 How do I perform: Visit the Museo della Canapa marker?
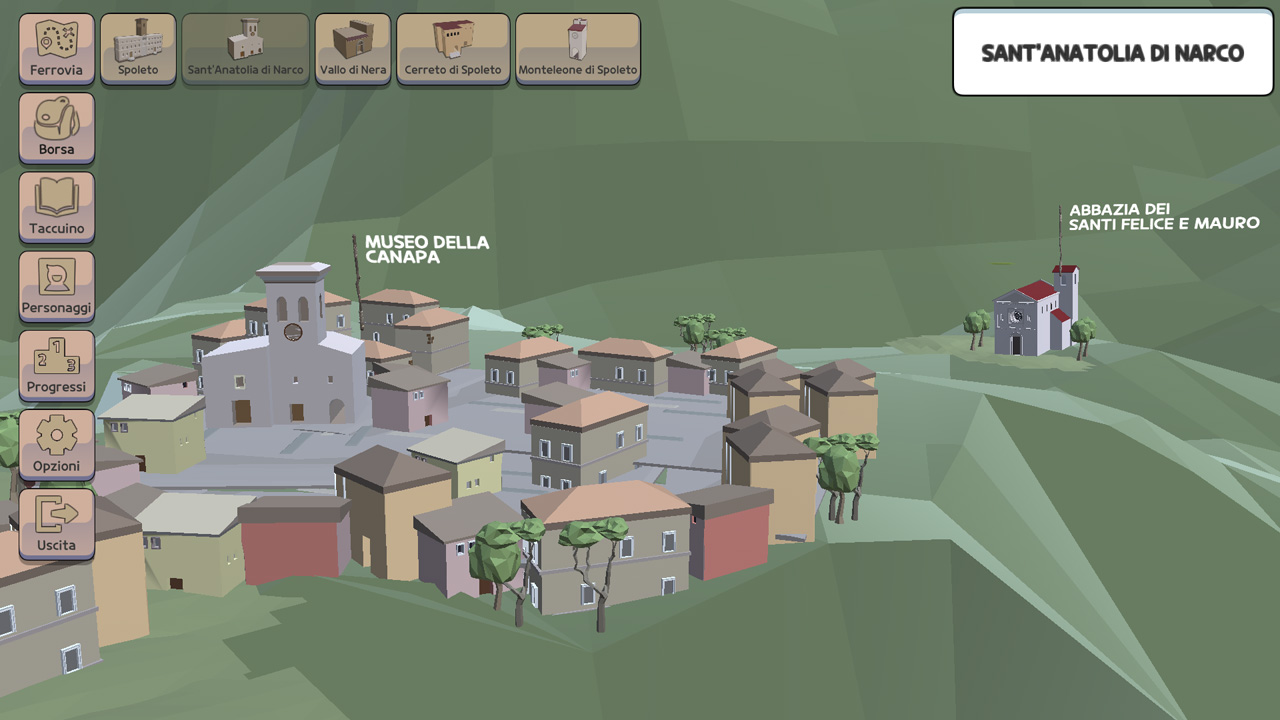(x=426, y=249)
